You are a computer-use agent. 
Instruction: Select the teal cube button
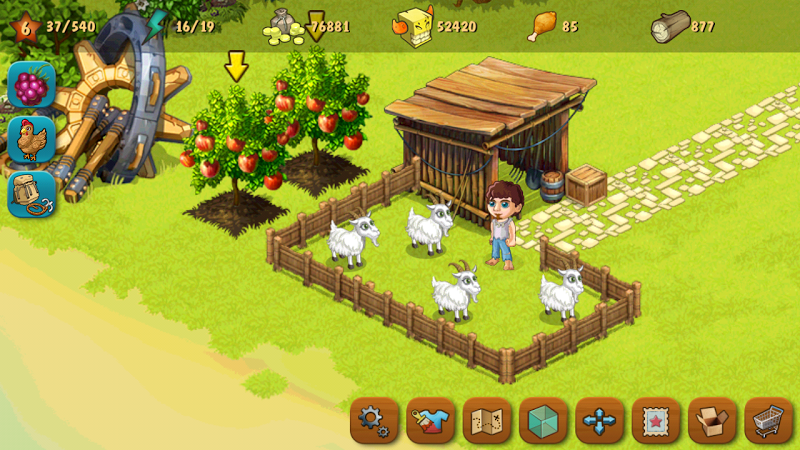(543, 421)
